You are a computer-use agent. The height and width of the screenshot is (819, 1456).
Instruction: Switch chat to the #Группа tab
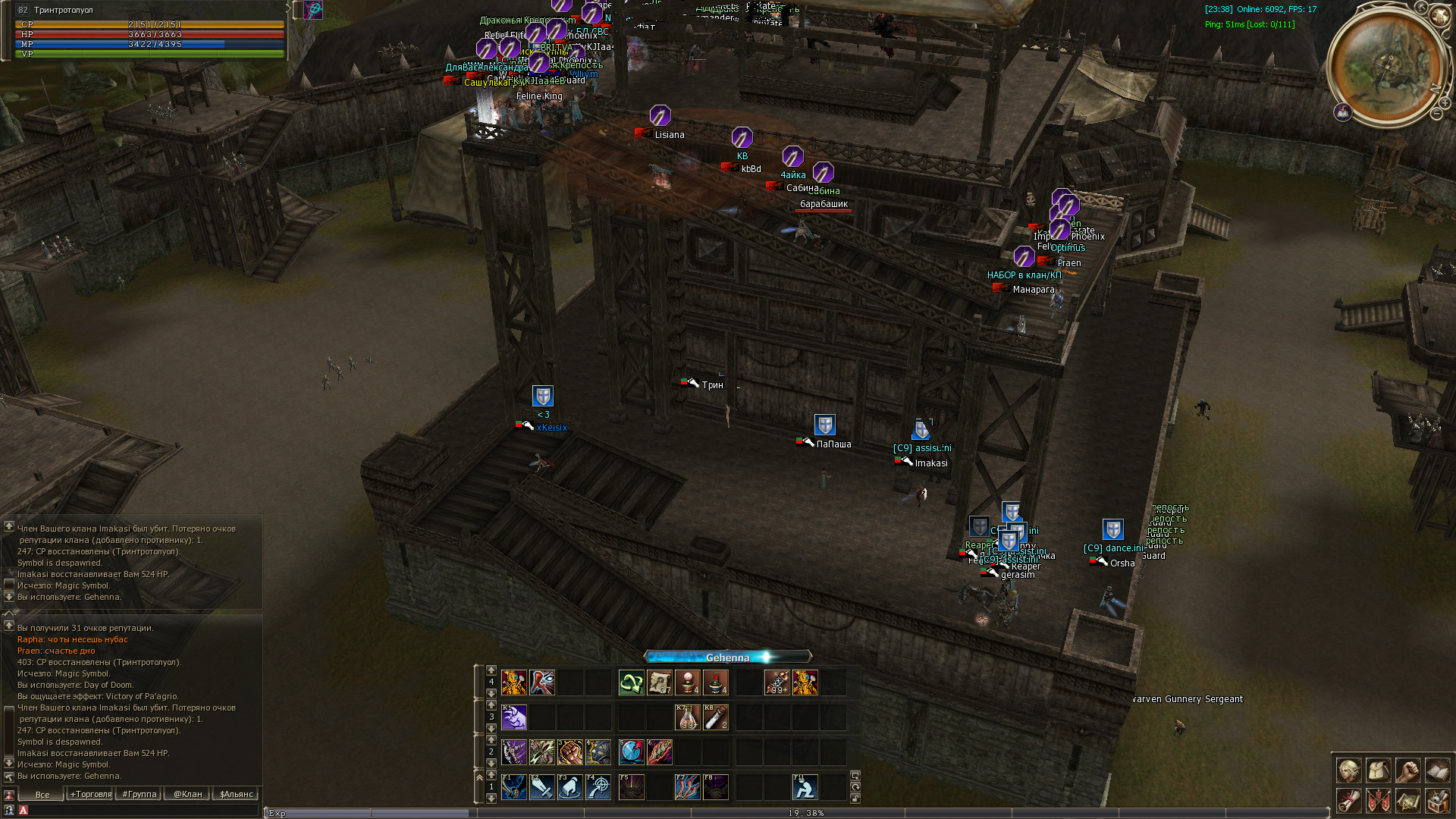pyautogui.click(x=140, y=794)
